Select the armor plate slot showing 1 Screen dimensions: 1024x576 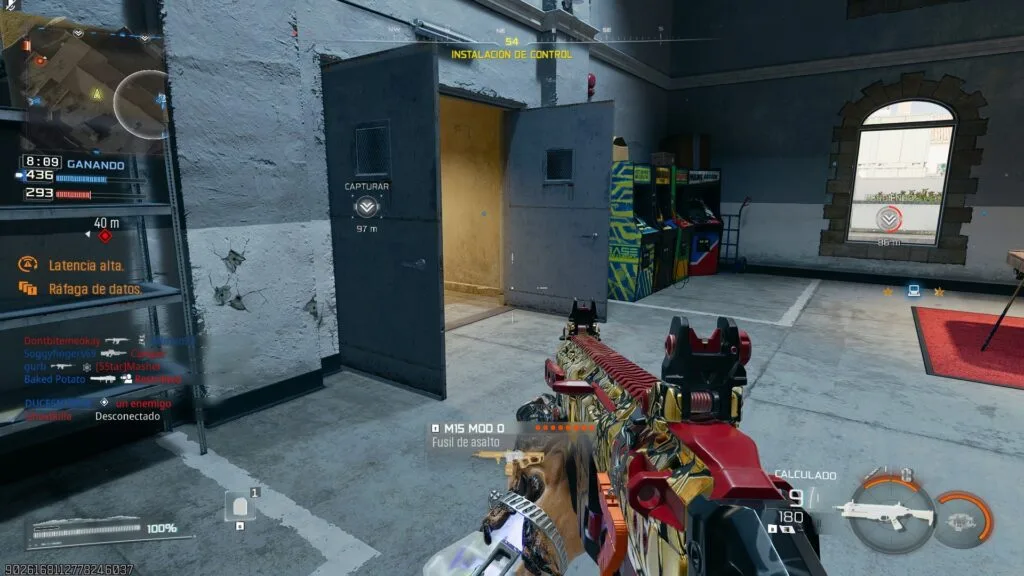click(x=240, y=506)
